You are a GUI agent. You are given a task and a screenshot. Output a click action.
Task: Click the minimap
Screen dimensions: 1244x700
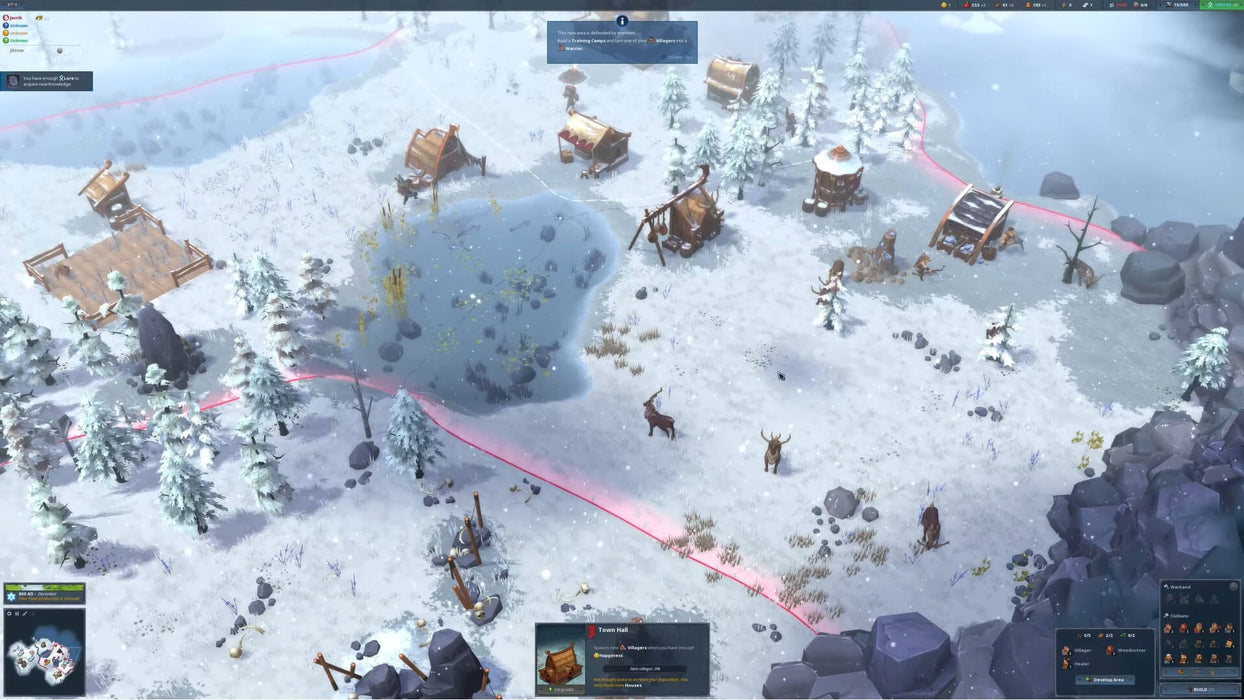pyautogui.click(x=44, y=654)
